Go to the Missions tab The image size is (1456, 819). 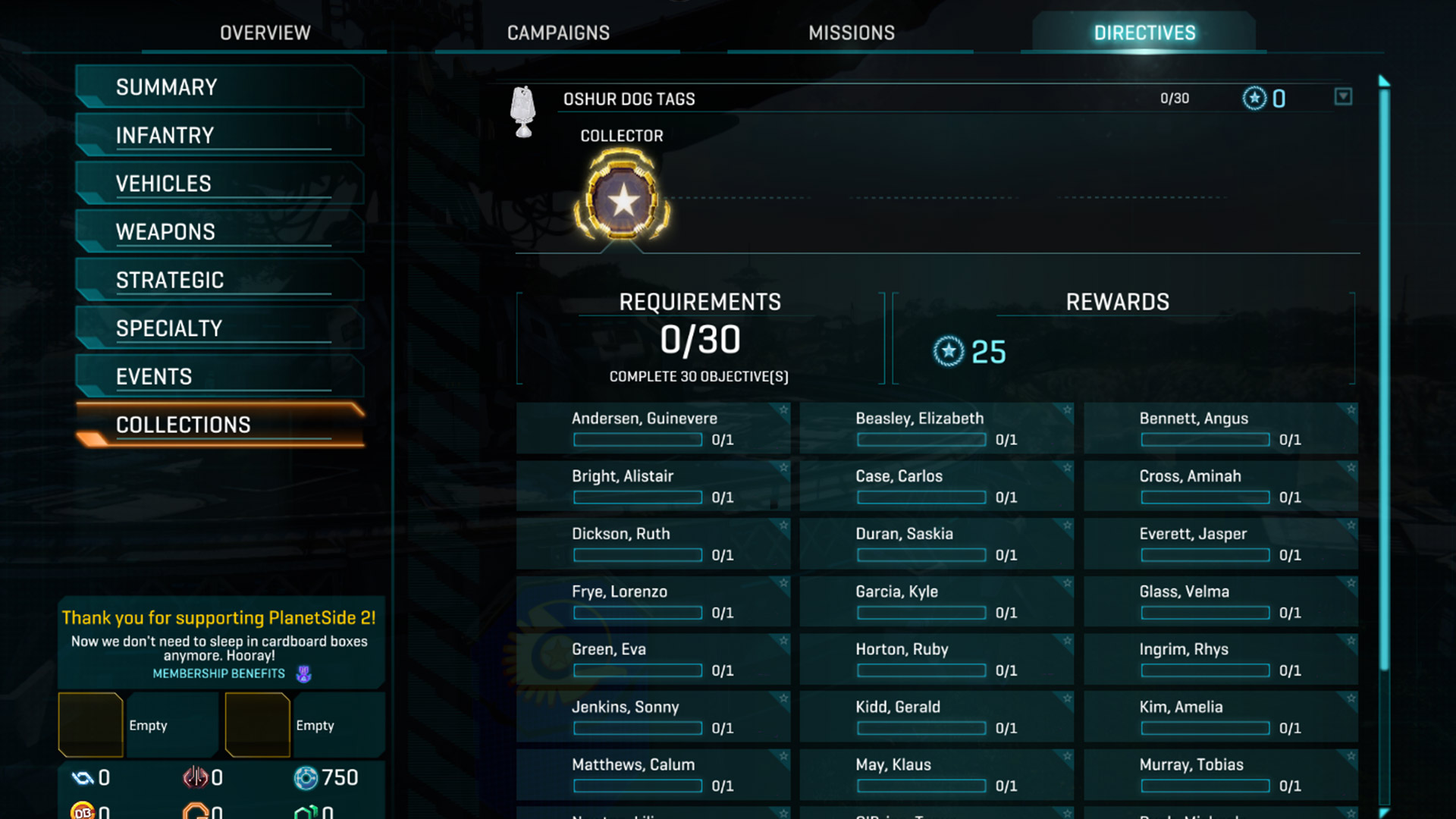click(851, 33)
